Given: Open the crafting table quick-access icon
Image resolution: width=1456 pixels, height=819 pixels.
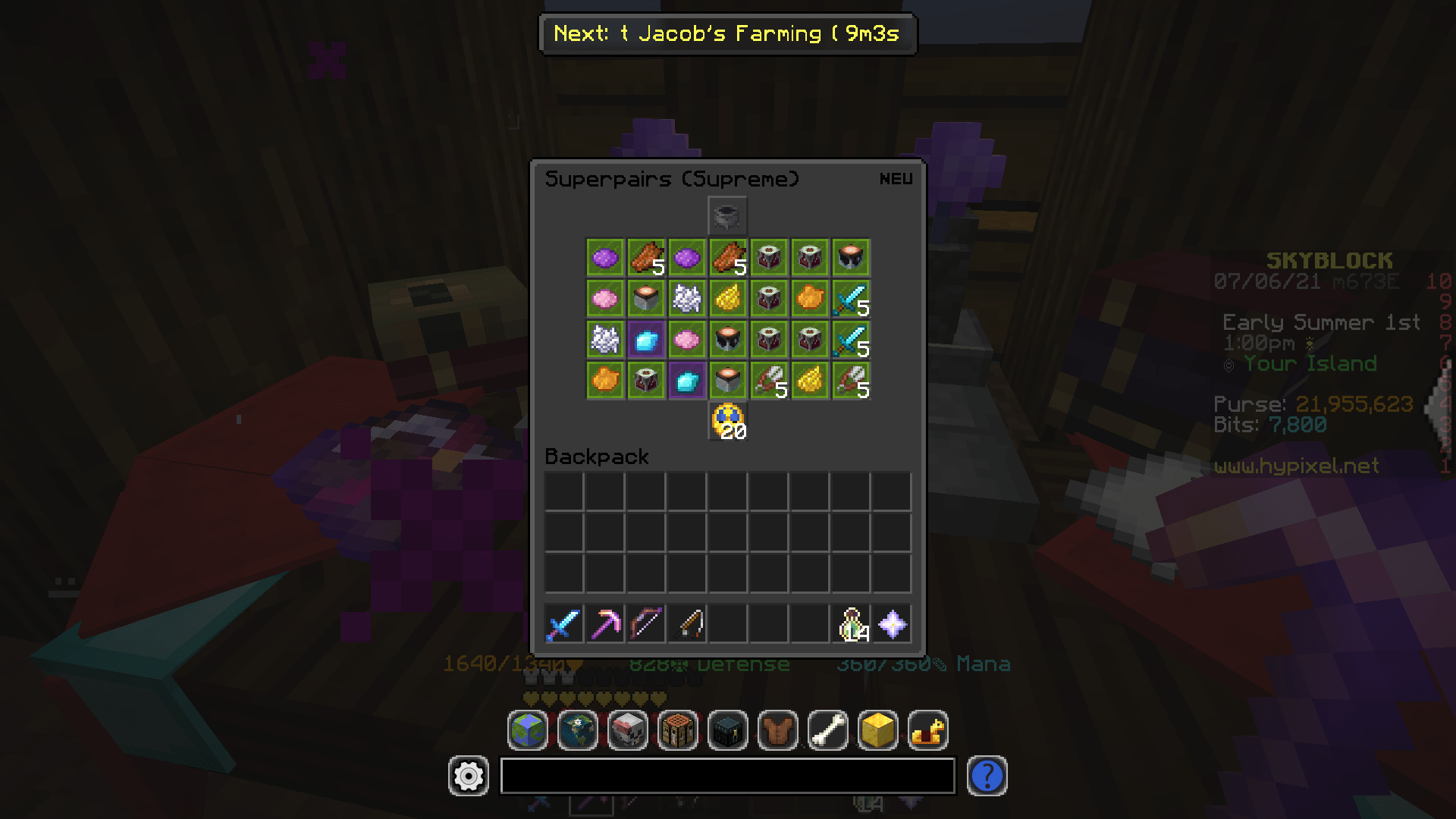Looking at the screenshot, I should [677, 730].
